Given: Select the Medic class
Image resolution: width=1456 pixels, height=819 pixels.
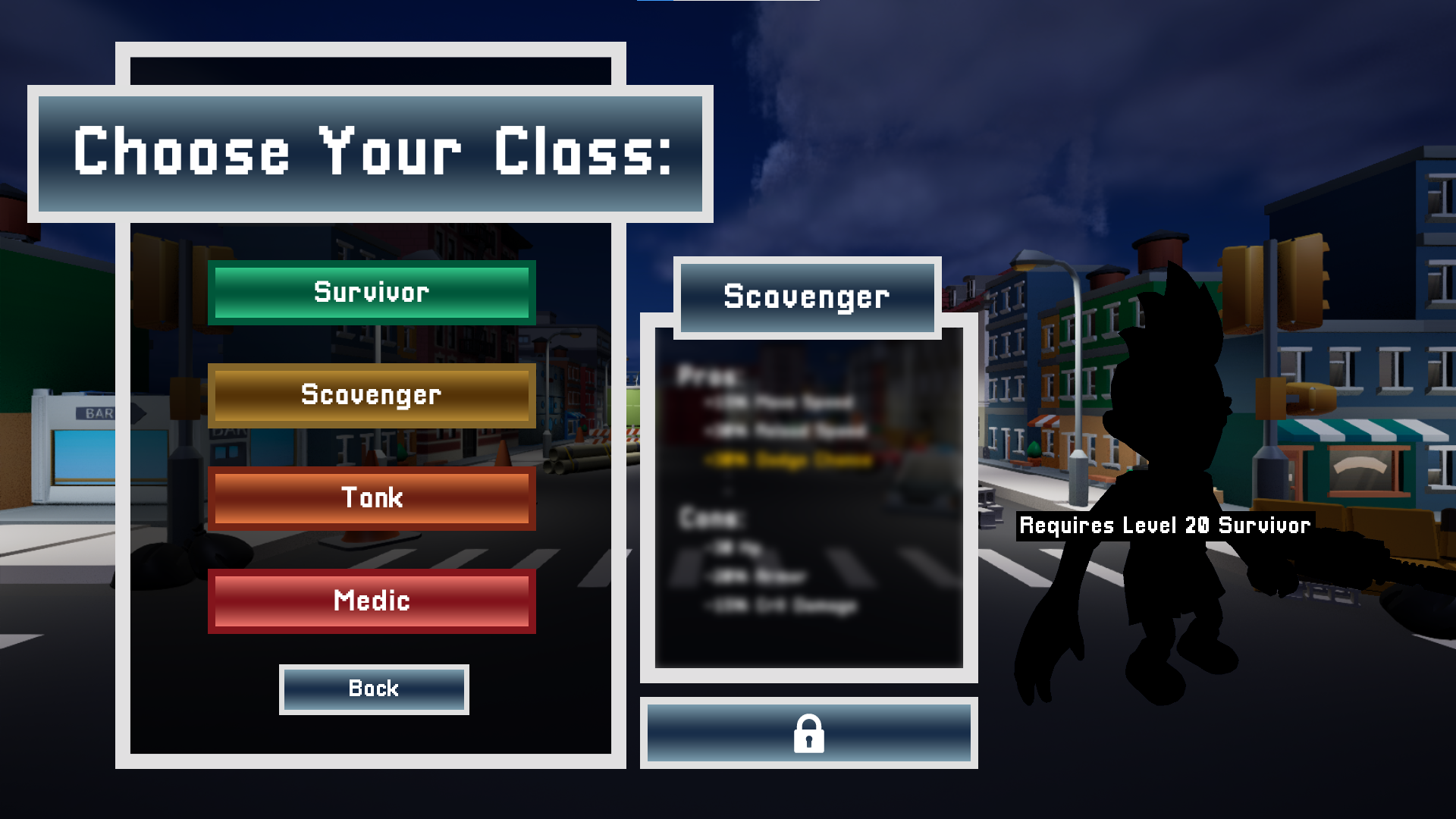Looking at the screenshot, I should [372, 601].
